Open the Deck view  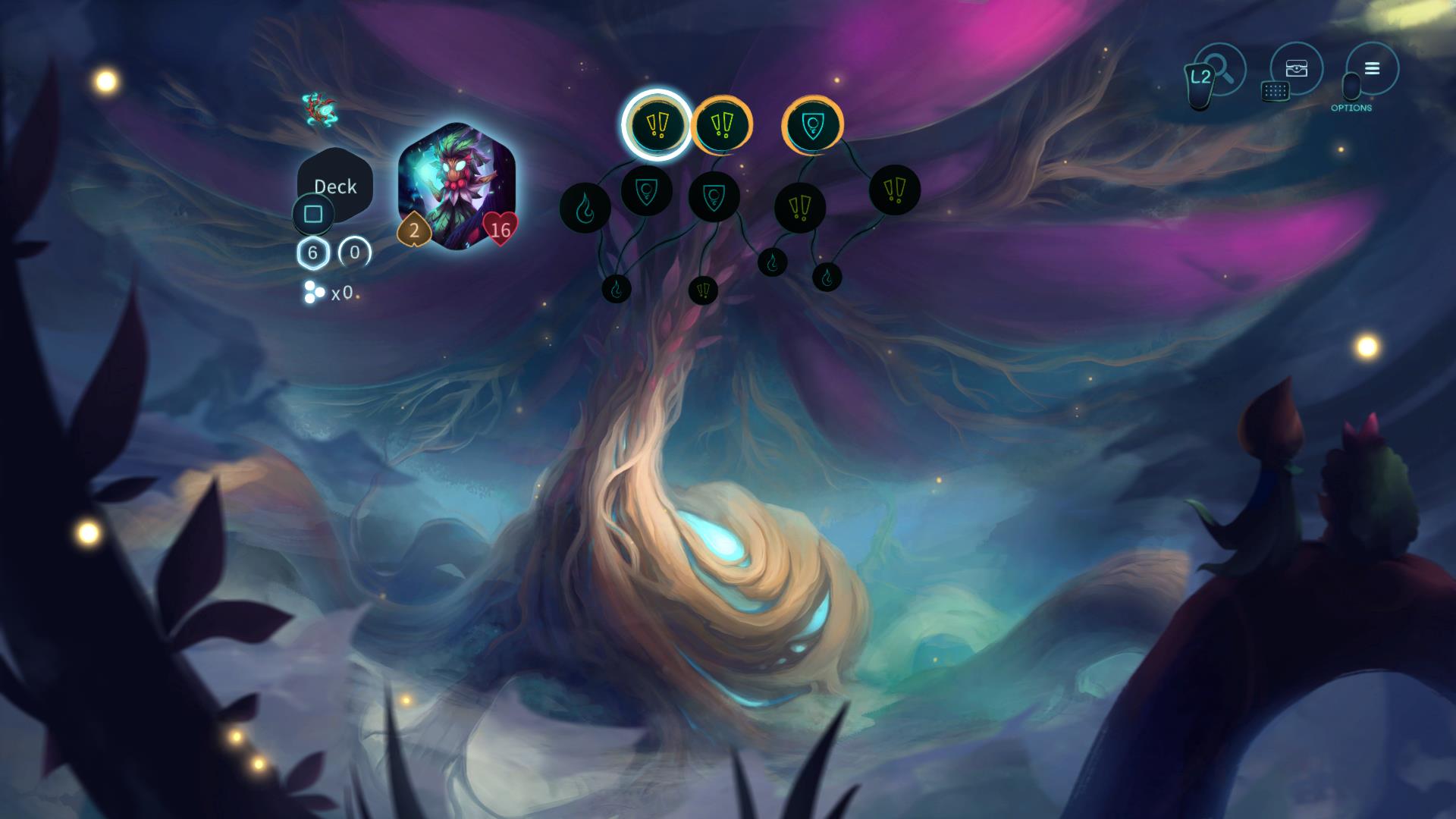coord(334,186)
